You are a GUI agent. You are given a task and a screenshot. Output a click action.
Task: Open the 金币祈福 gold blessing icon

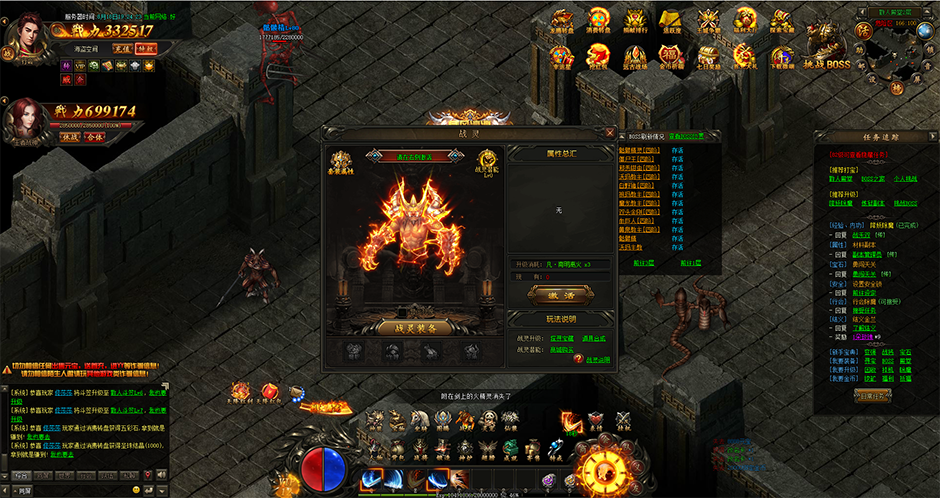click(670, 55)
